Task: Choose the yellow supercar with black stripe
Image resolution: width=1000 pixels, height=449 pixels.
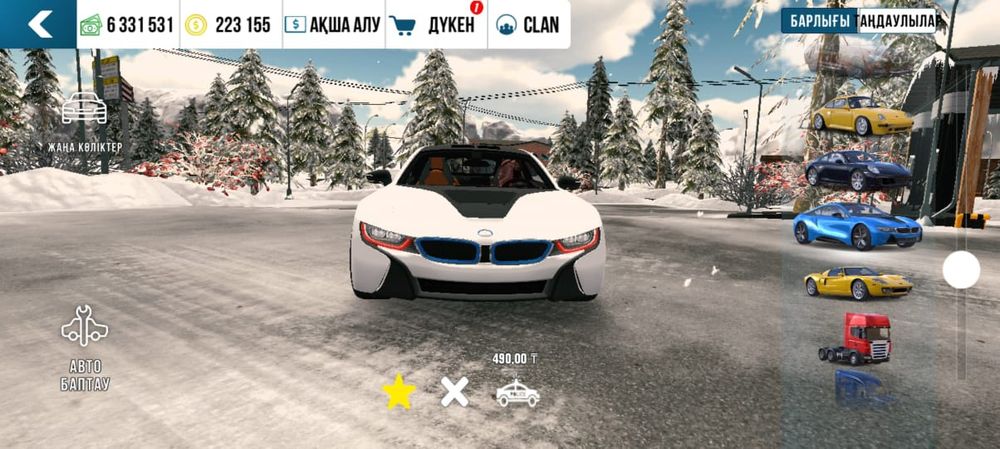Action: (857, 283)
